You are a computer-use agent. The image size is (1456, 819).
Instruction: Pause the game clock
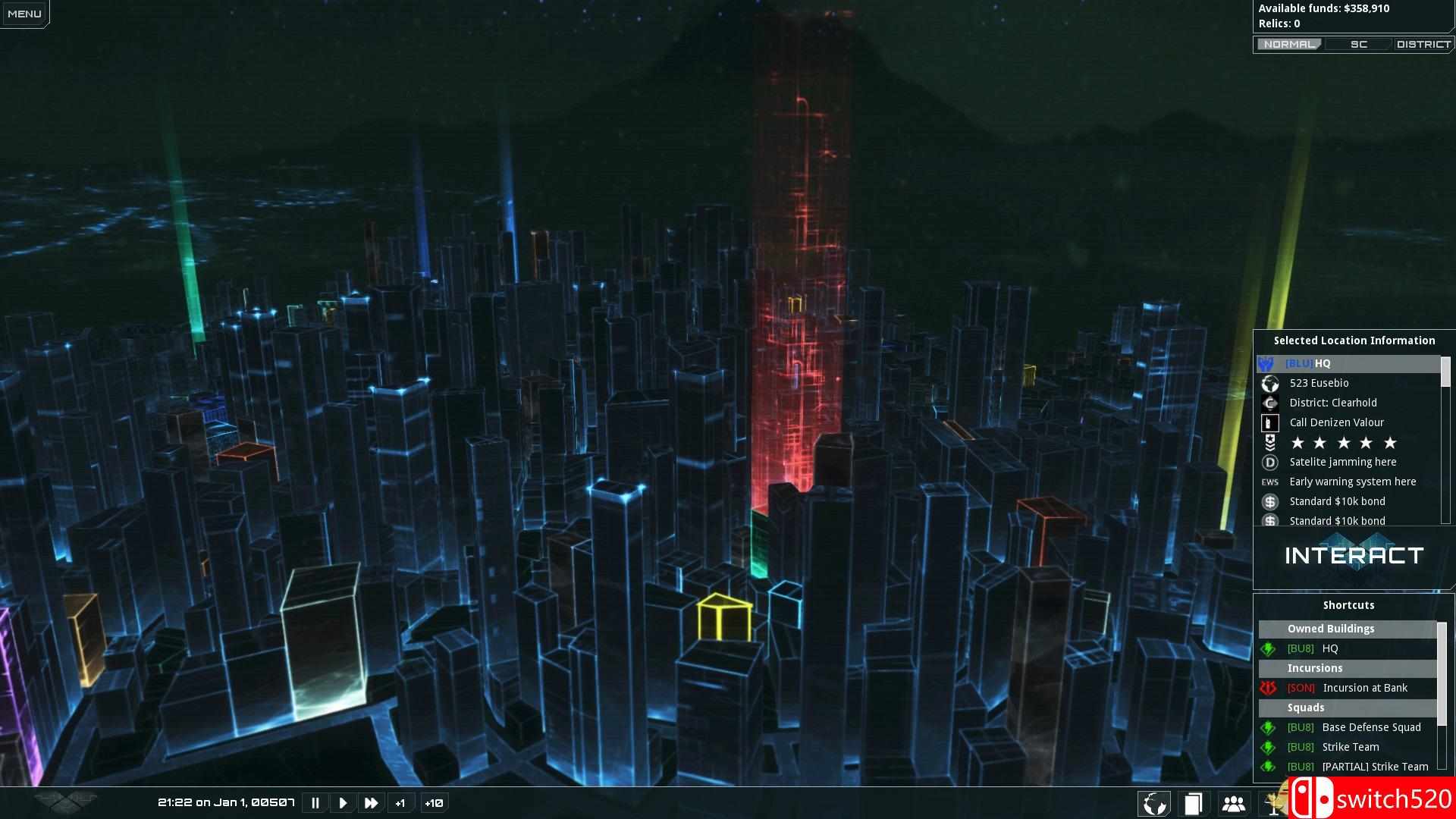pyautogui.click(x=315, y=802)
